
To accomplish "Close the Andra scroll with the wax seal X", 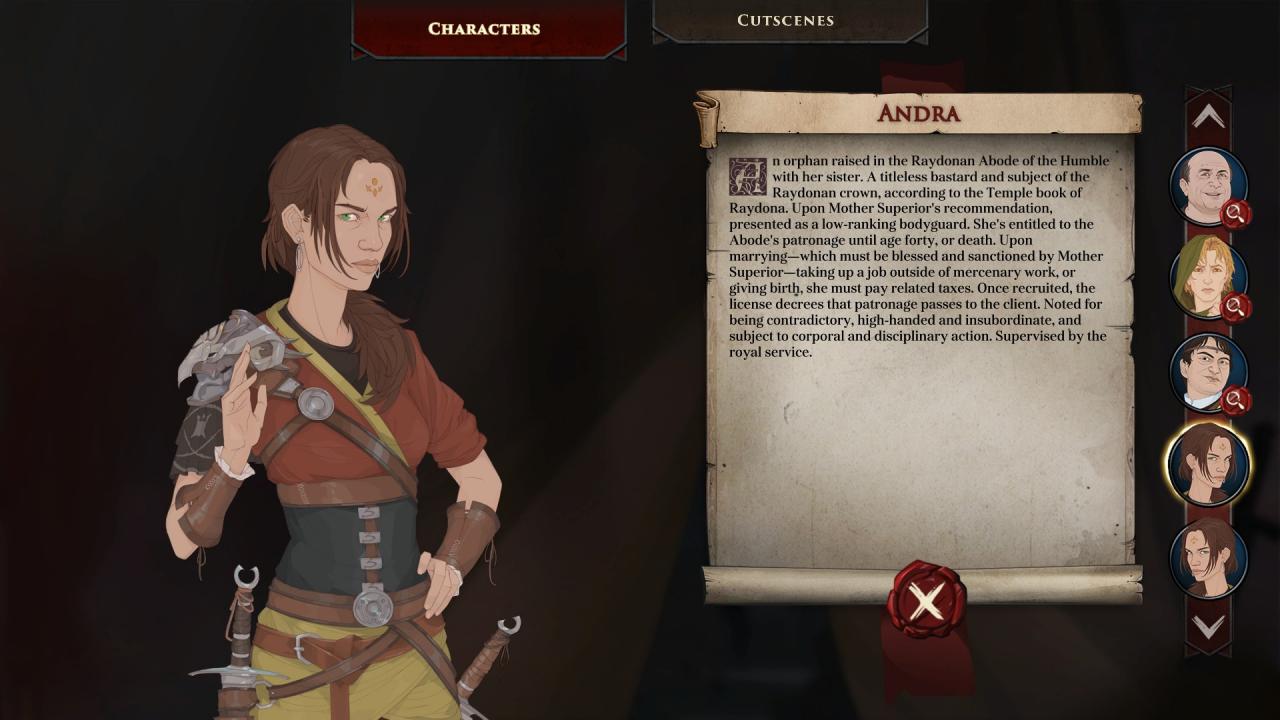I will [x=926, y=601].
